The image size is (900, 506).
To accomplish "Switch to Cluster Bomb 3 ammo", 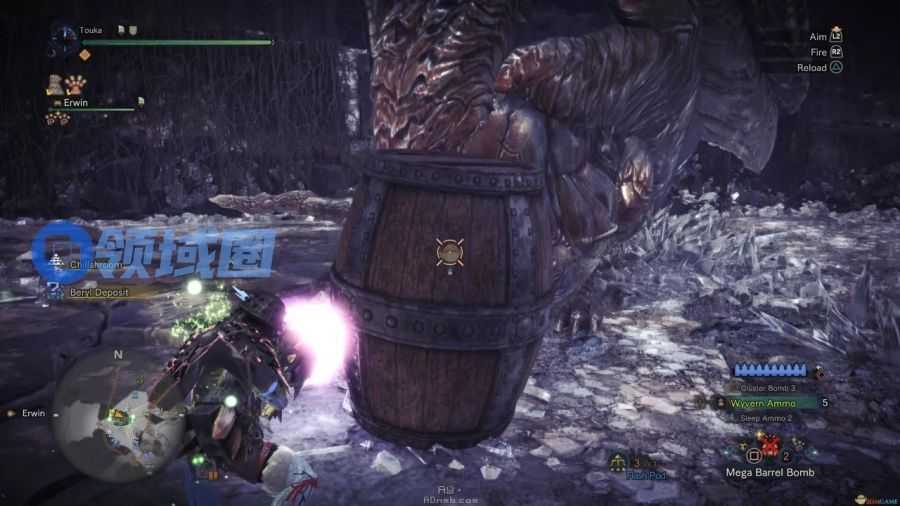I will point(768,387).
